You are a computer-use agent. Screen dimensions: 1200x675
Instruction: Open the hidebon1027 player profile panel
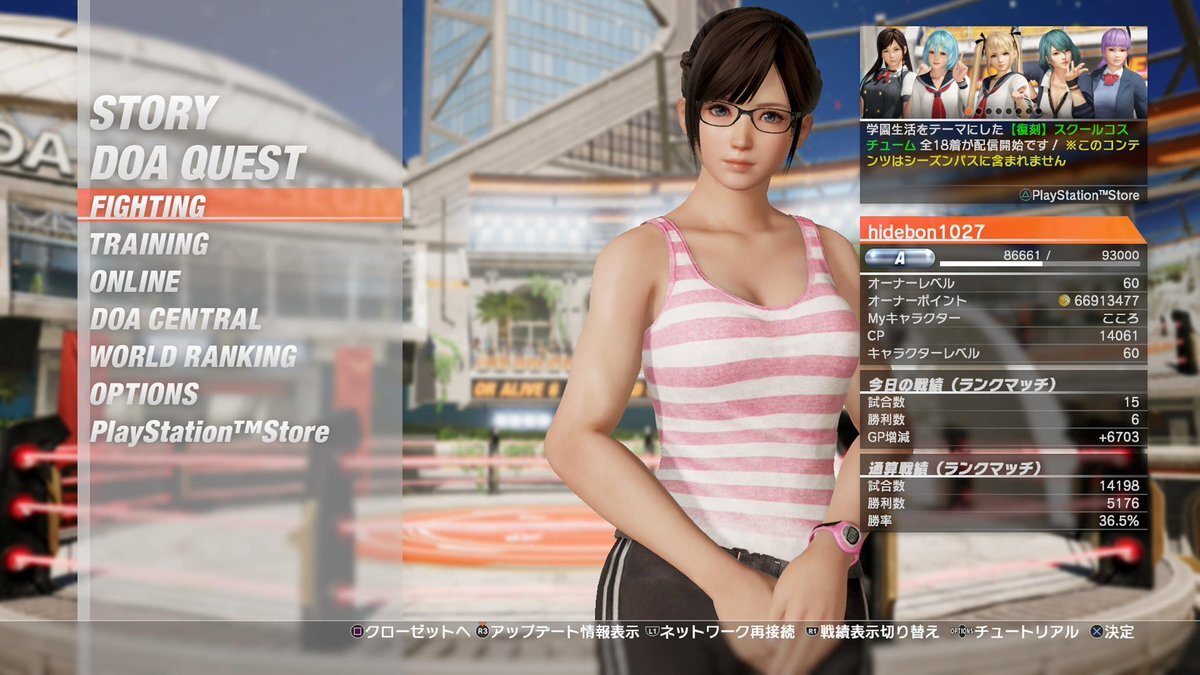1003,231
